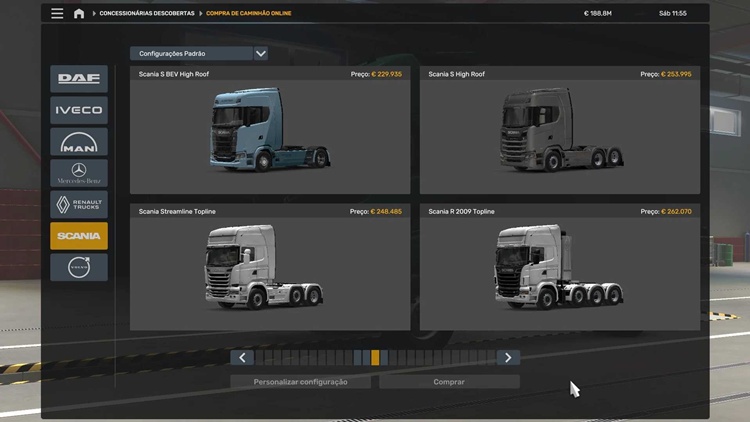The width and height of the screenshot is (750, 422).
Task: Select the DAF brand tab
Action: [x=79, y=79]
